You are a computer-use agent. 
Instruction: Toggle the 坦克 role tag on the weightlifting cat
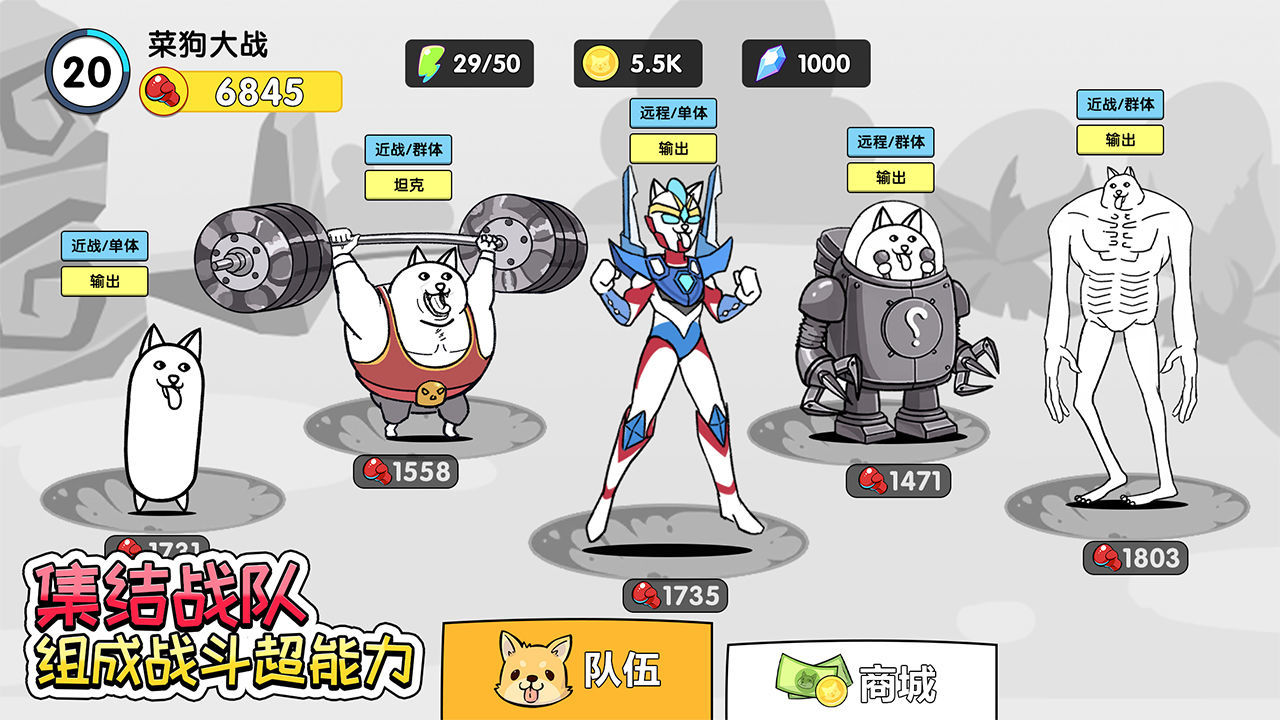point(410,187)
